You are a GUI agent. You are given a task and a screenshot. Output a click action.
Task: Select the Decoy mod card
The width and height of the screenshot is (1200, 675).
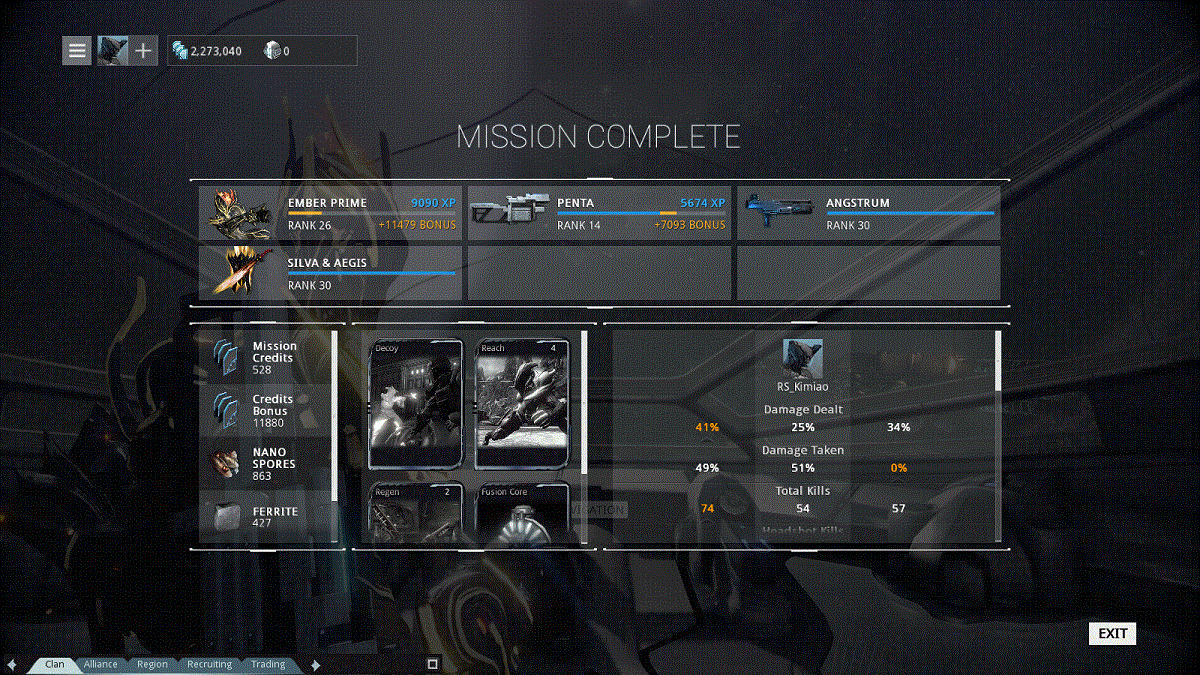[416, 404]
